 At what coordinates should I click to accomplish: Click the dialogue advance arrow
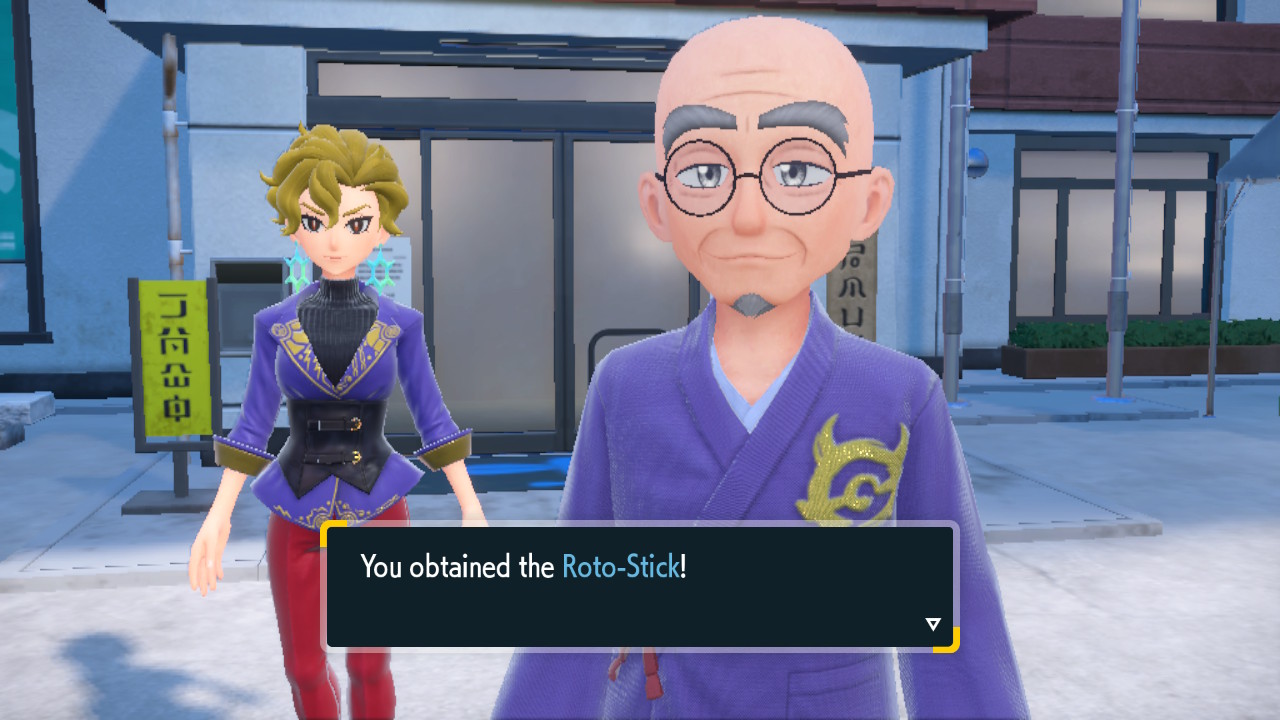tap(932, 622)
